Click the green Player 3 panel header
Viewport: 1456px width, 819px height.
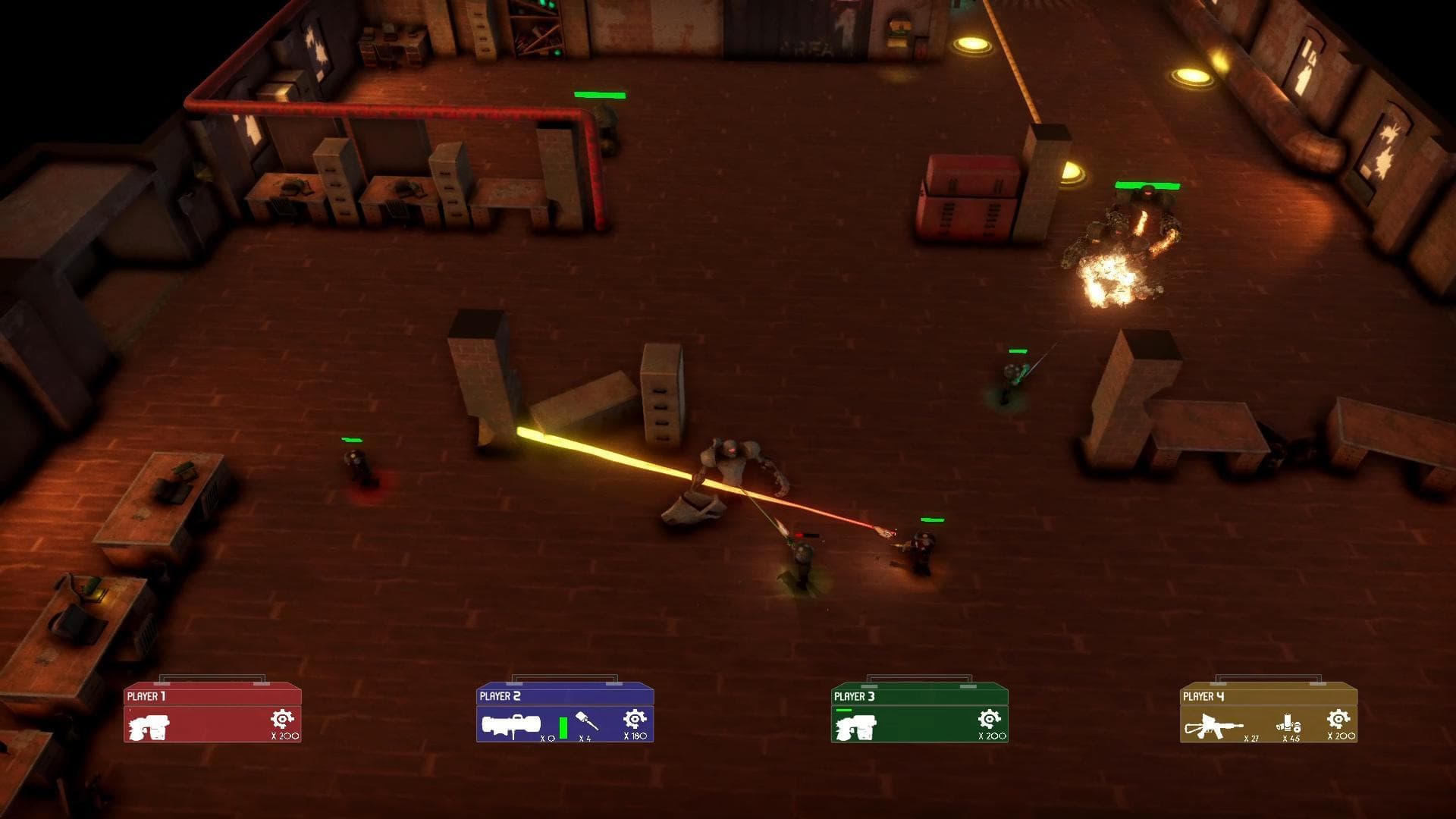[919, 695]
